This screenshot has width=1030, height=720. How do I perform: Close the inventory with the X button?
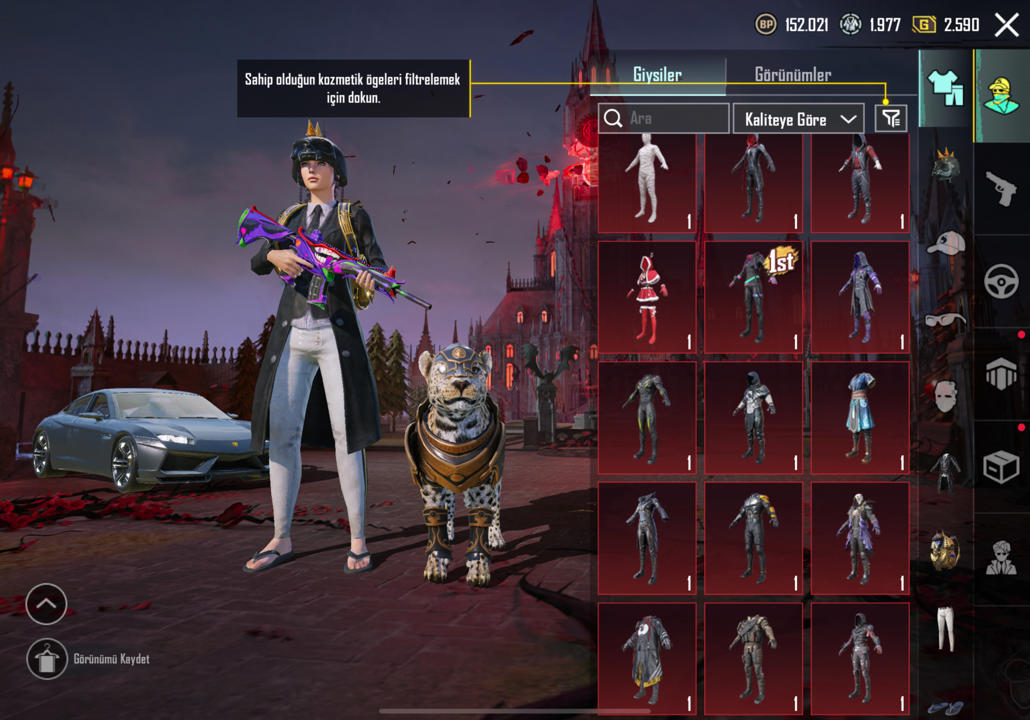tap(1006, 25)
